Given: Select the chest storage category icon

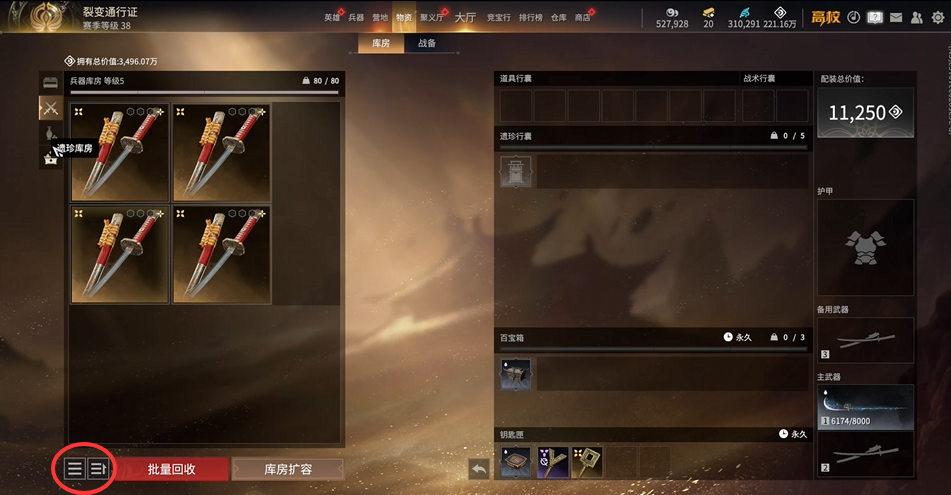Looking at the screenshot, I should (50, 83).
